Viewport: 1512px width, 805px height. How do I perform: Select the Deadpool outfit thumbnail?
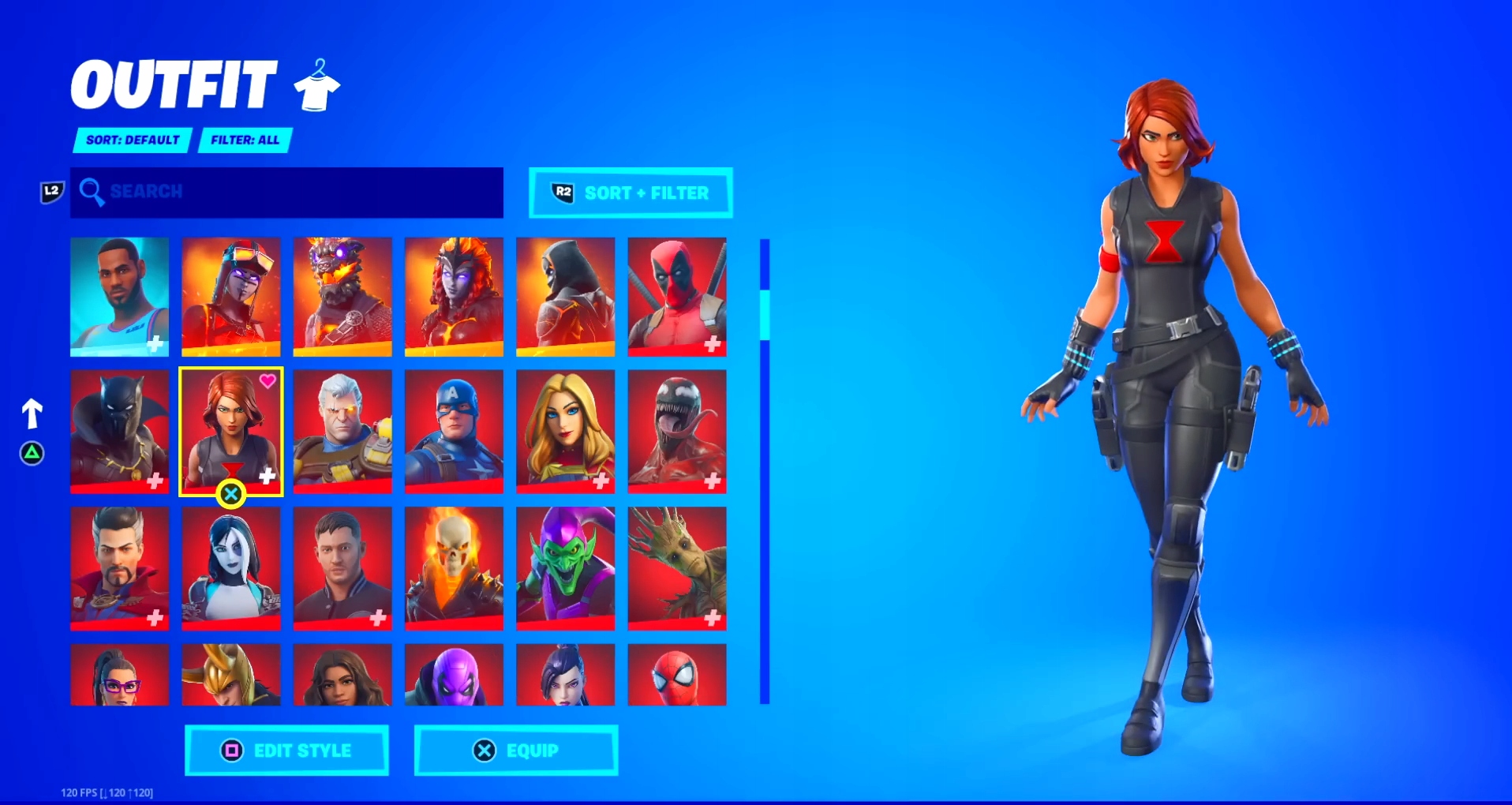pos(677,297)
